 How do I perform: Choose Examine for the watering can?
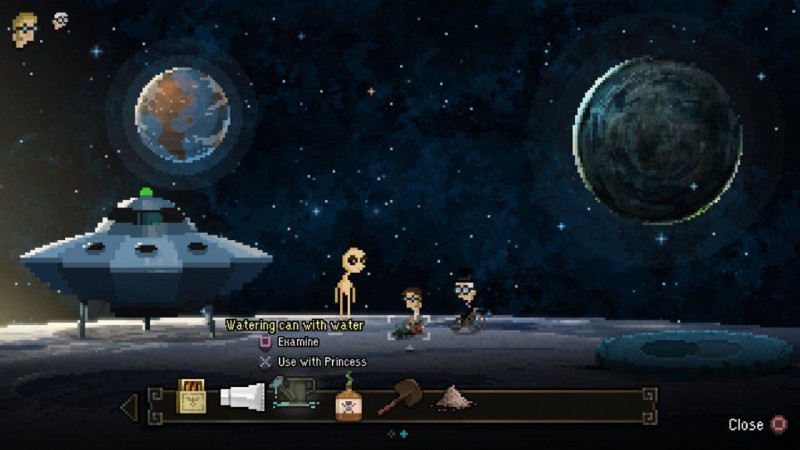coord(297,342)
